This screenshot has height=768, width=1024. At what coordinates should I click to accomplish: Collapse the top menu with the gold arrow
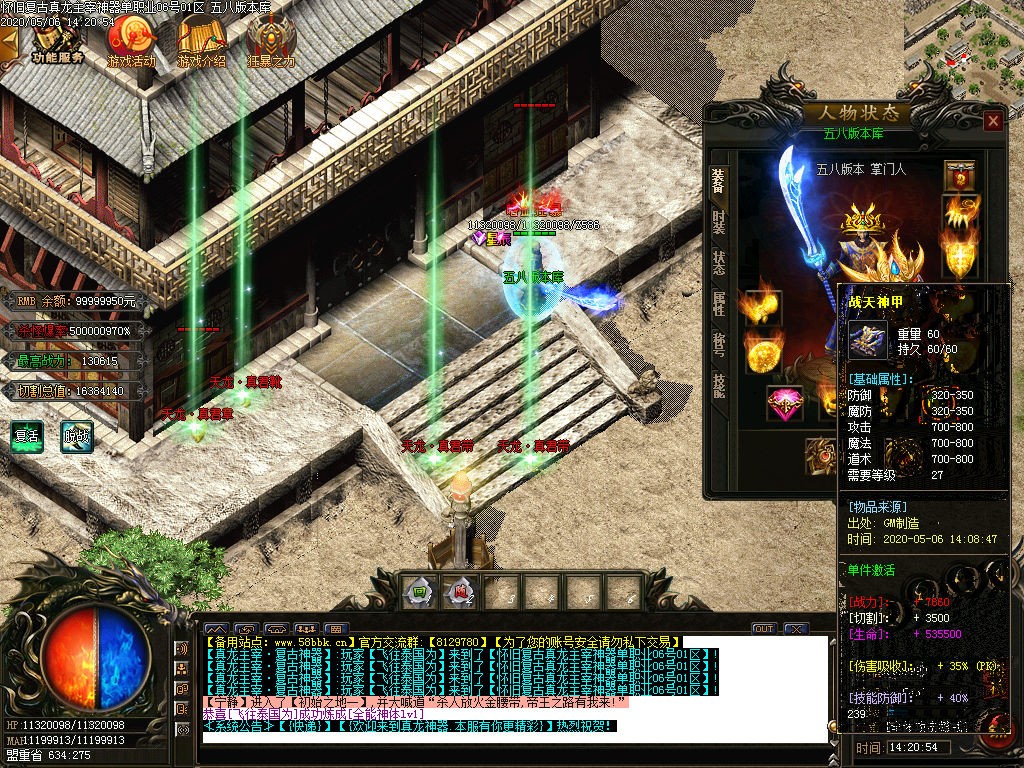pos(9,42)
